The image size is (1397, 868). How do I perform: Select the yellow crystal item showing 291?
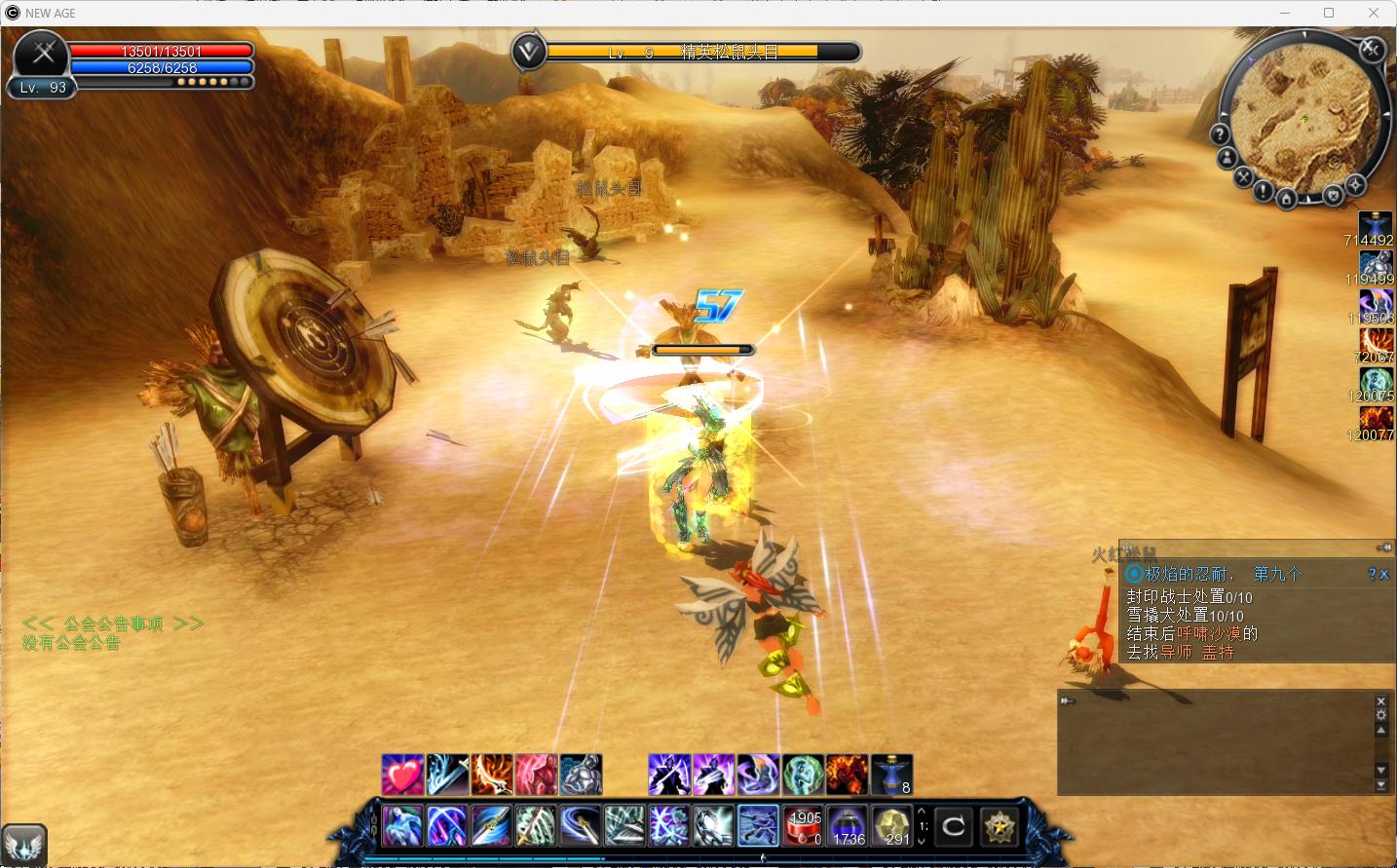(x=891, y=826)
